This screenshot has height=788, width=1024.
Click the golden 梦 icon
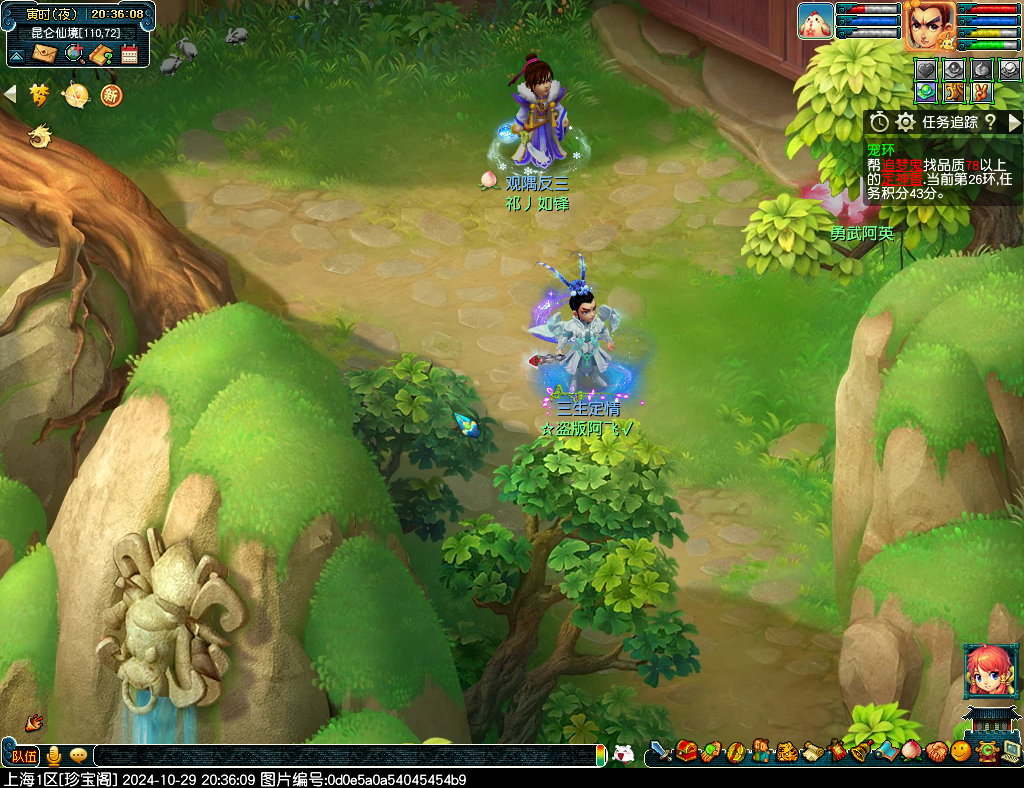pyautogui.click(x=40, y=95)
